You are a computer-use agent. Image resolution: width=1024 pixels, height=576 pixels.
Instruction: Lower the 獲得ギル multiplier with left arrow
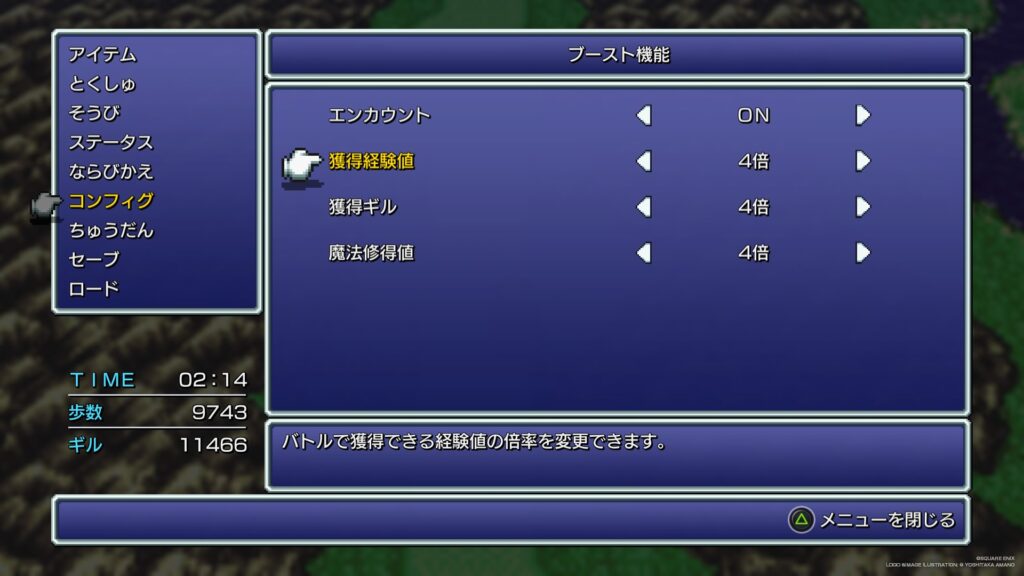(644, 207)
